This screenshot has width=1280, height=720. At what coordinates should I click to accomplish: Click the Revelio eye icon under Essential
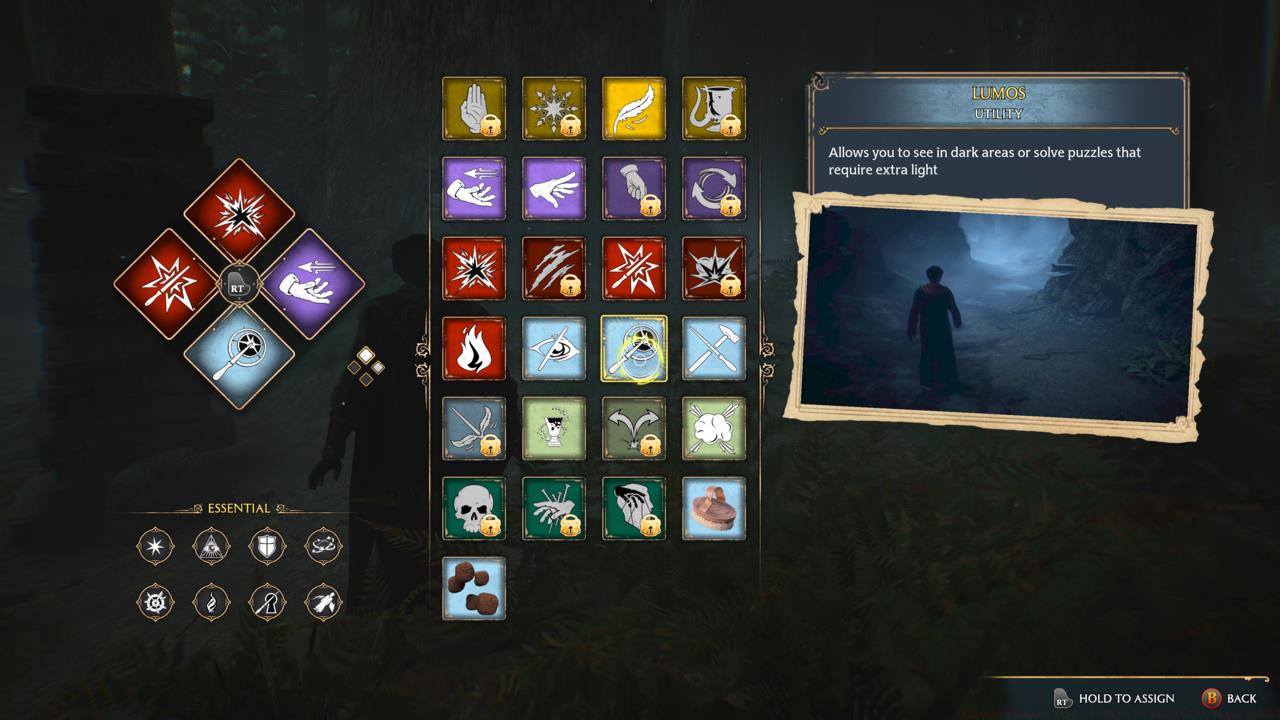tap(211, 547)
